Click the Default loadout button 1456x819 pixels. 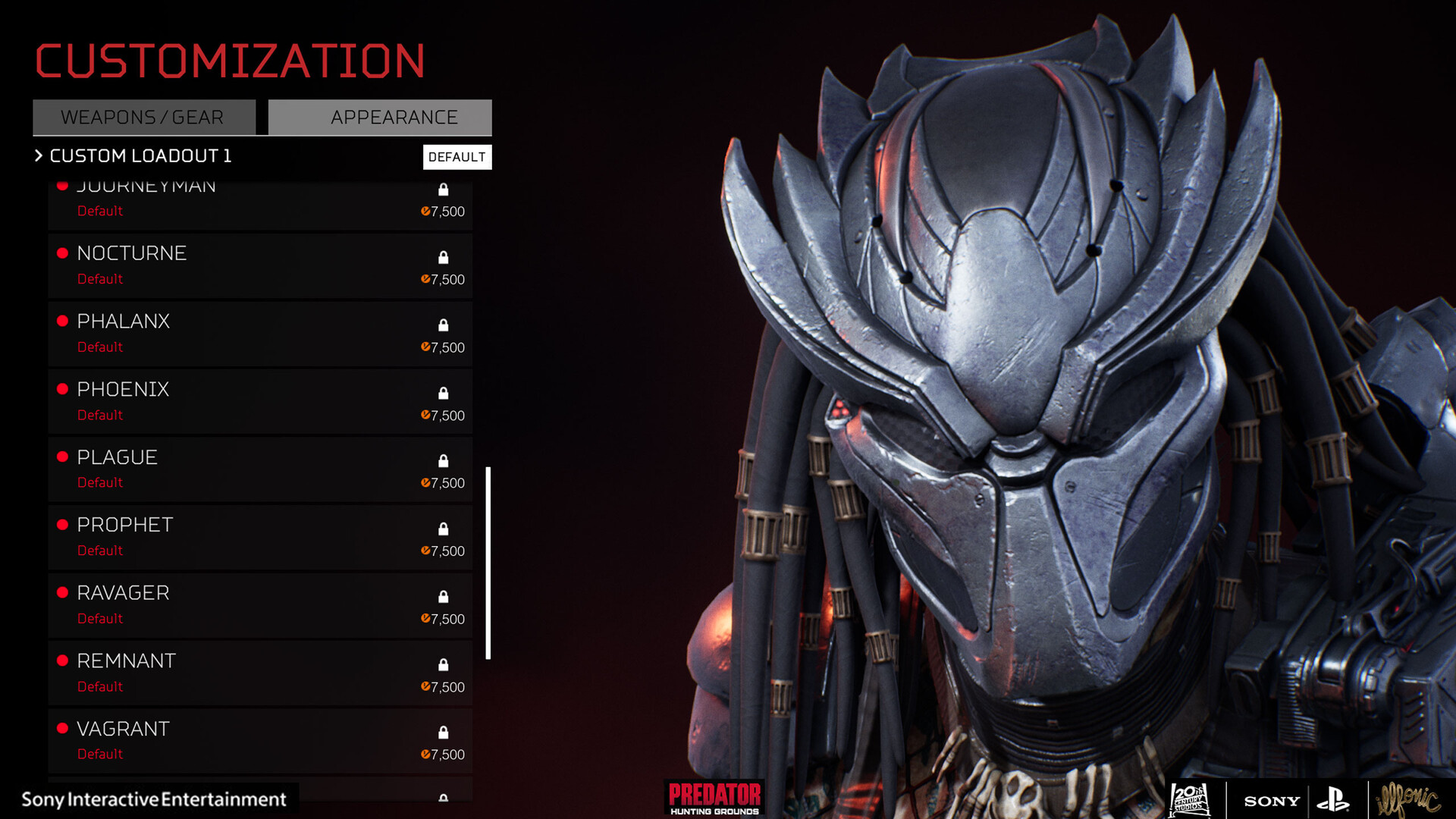(x=457, y=157)
